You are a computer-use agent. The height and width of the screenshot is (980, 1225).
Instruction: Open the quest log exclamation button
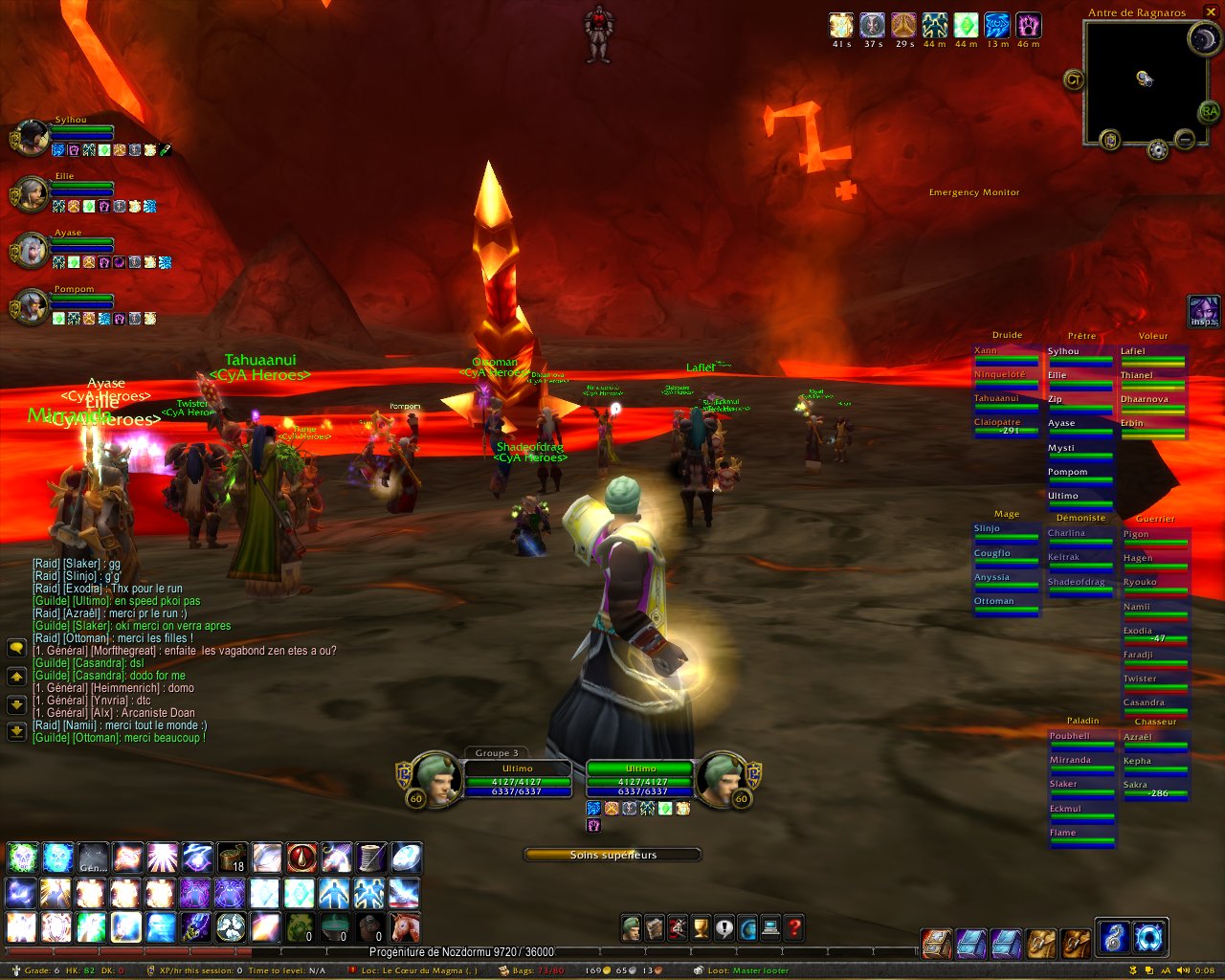coord(724,927)
